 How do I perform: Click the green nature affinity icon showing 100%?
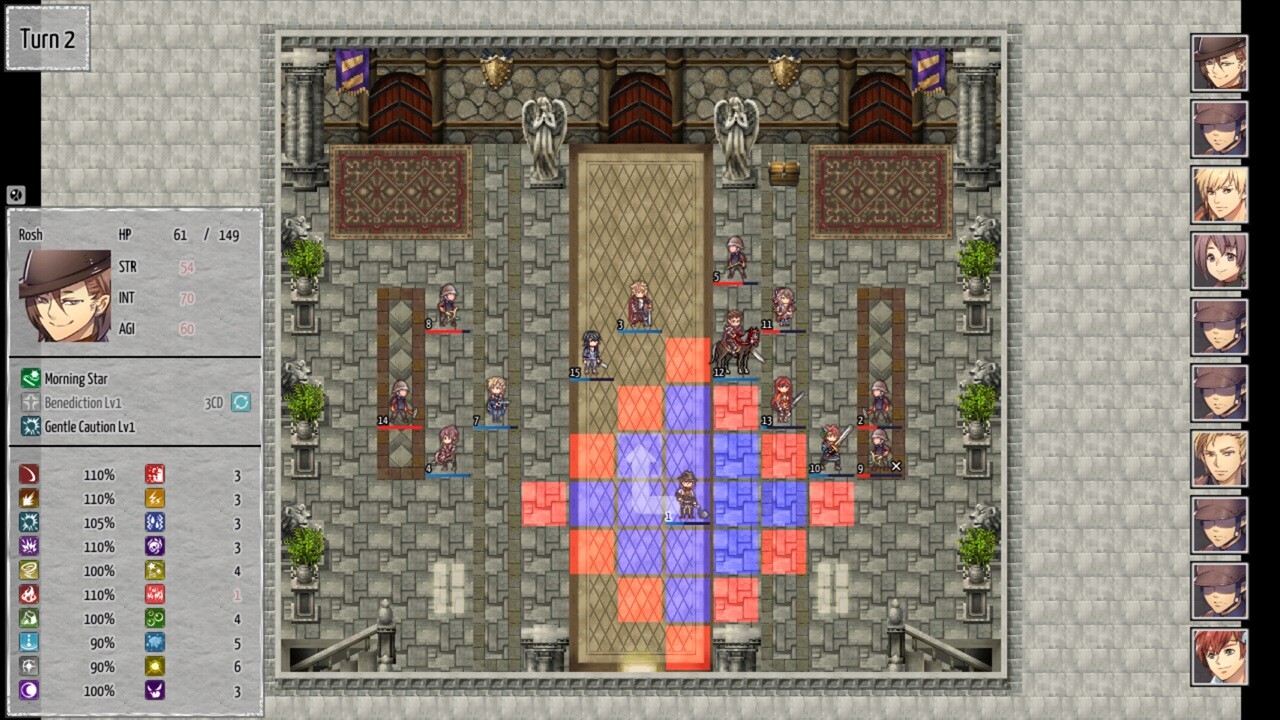point(28,618)
